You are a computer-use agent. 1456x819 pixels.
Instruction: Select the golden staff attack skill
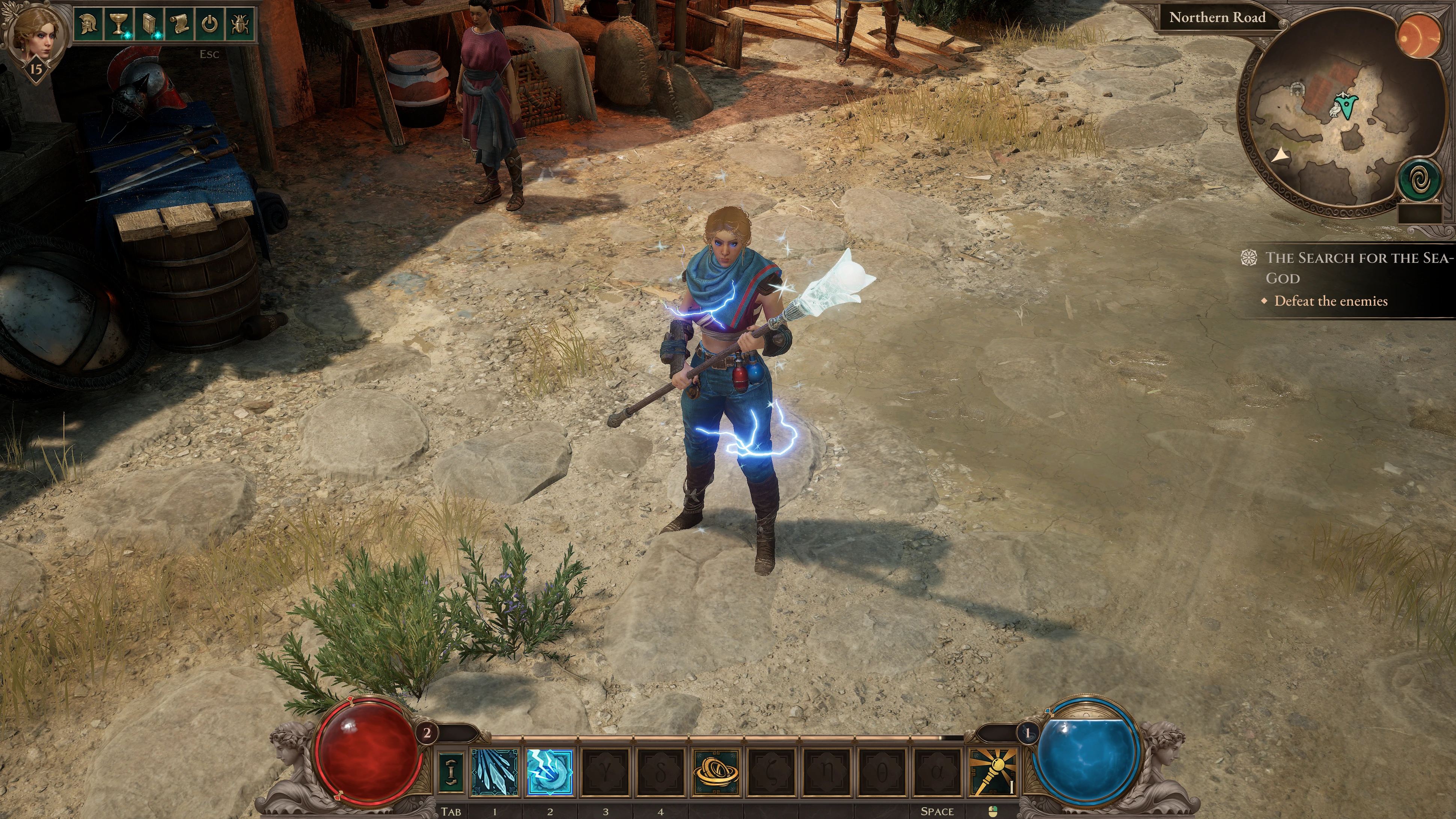(993, 772)
